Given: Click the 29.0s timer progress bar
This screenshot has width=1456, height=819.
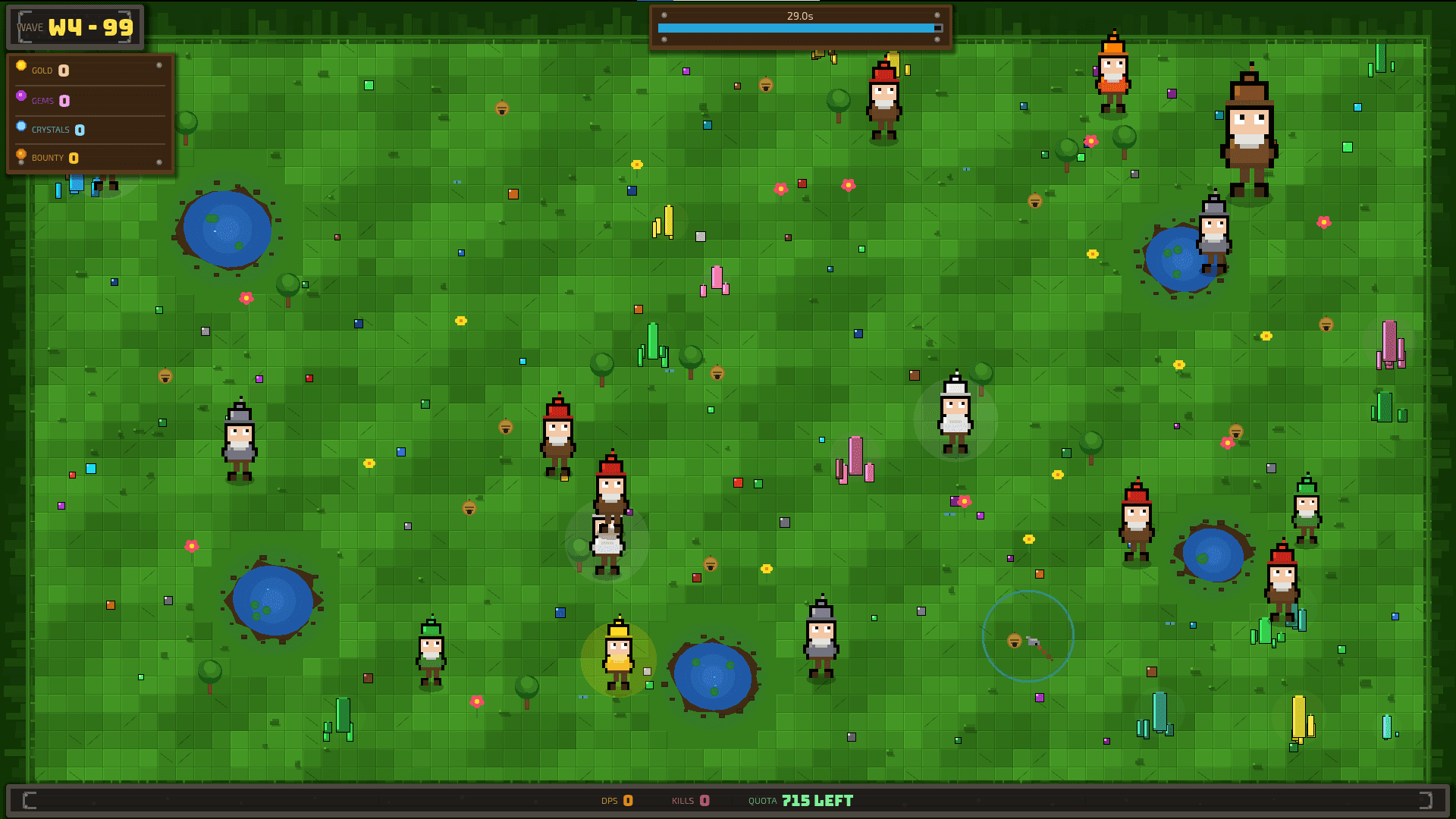Looking at the screenshot, I should [x=800, y=26].
